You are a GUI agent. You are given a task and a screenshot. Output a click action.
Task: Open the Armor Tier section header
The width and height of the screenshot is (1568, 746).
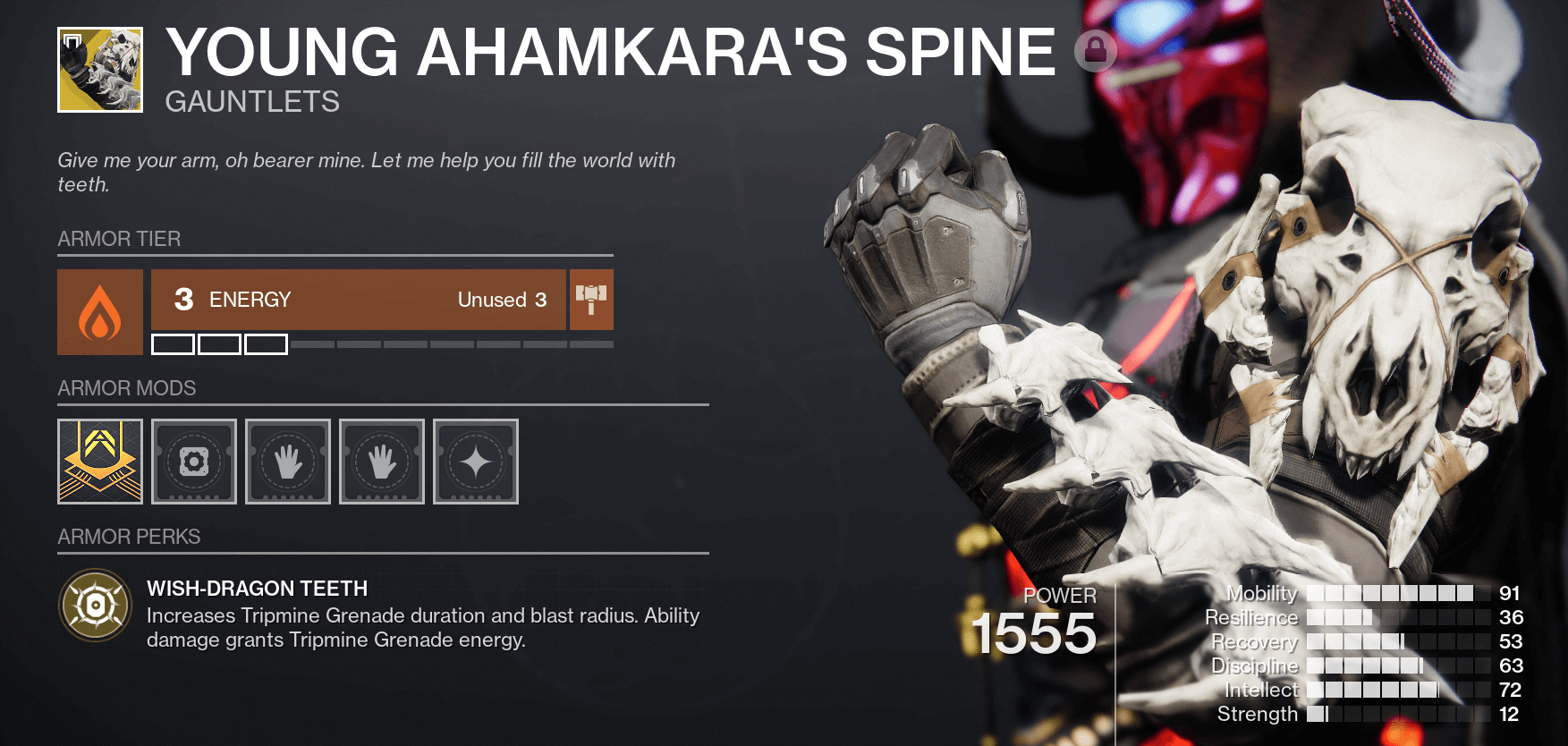coord(119,239)
